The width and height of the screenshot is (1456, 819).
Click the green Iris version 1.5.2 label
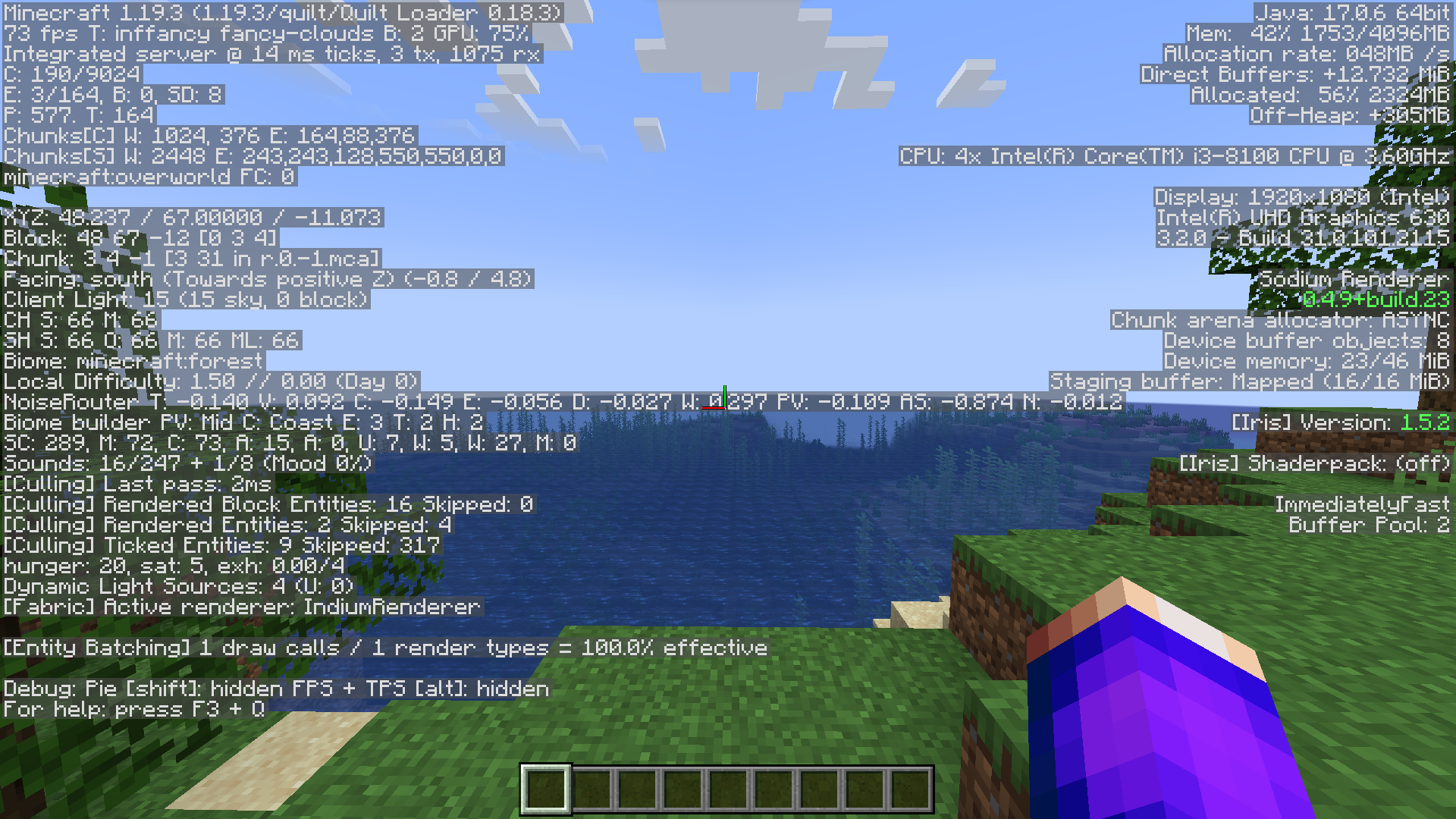pos(1426,422)
